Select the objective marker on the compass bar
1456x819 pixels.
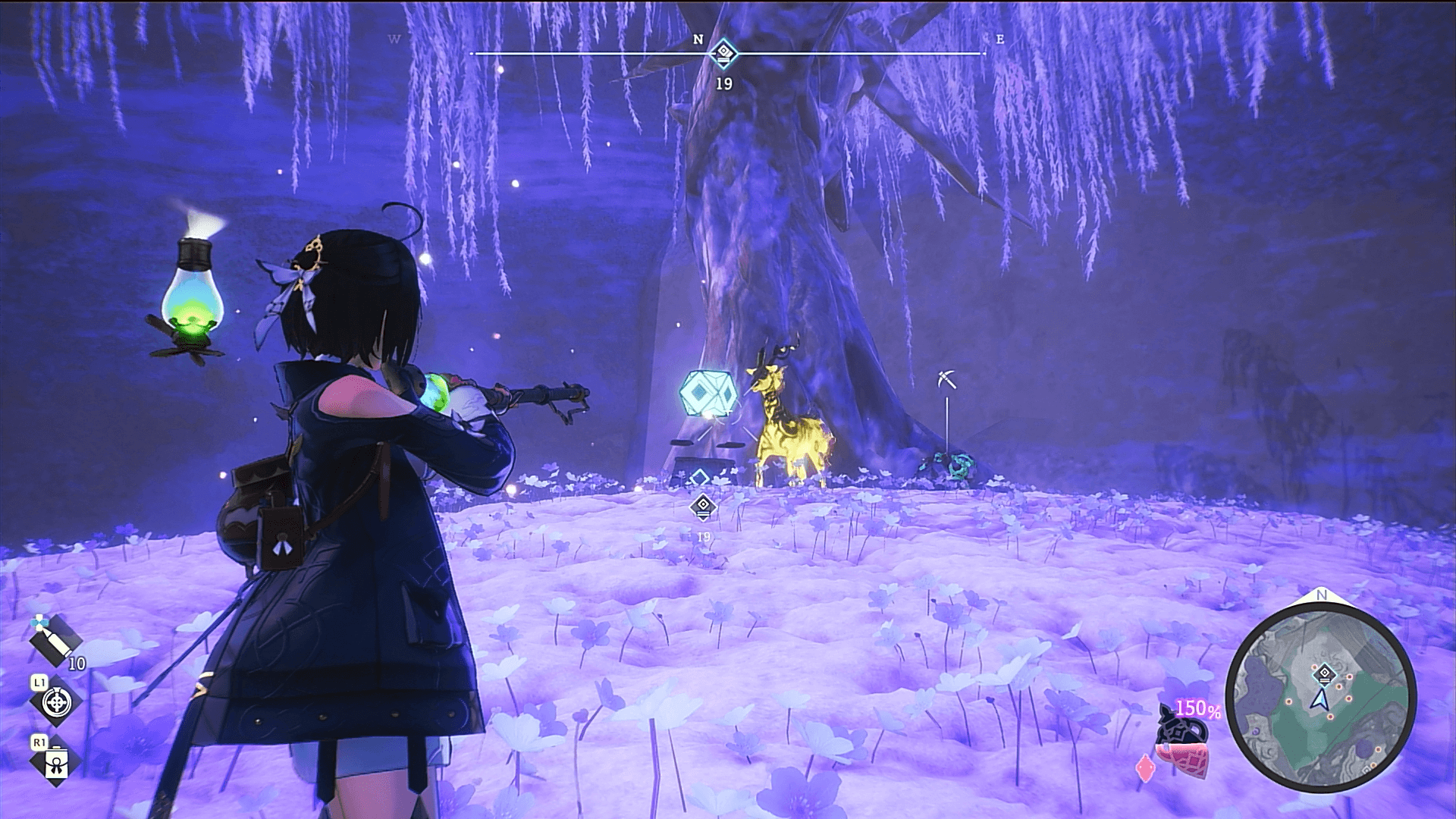tap(724, 53)
